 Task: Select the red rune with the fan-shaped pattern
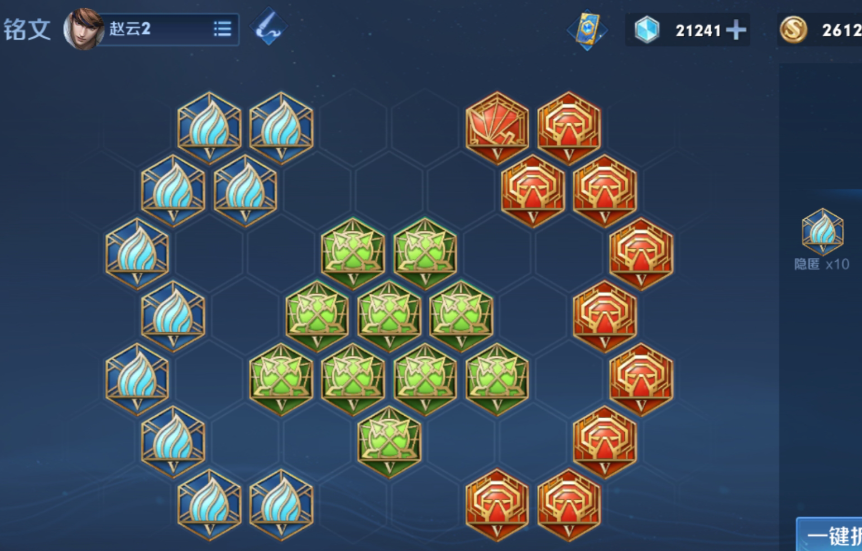click(497, 125)
